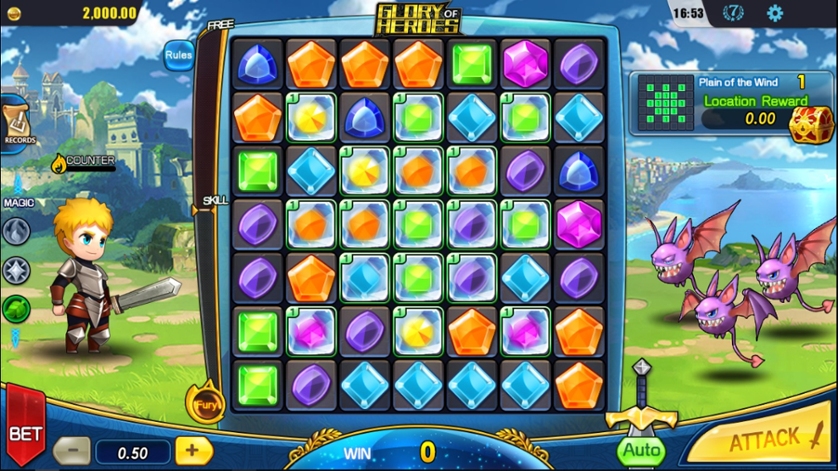The height and width of the screenshot is (471, 838).
Task: Hit the yellow ATTACK button
Action: [764, 440]
